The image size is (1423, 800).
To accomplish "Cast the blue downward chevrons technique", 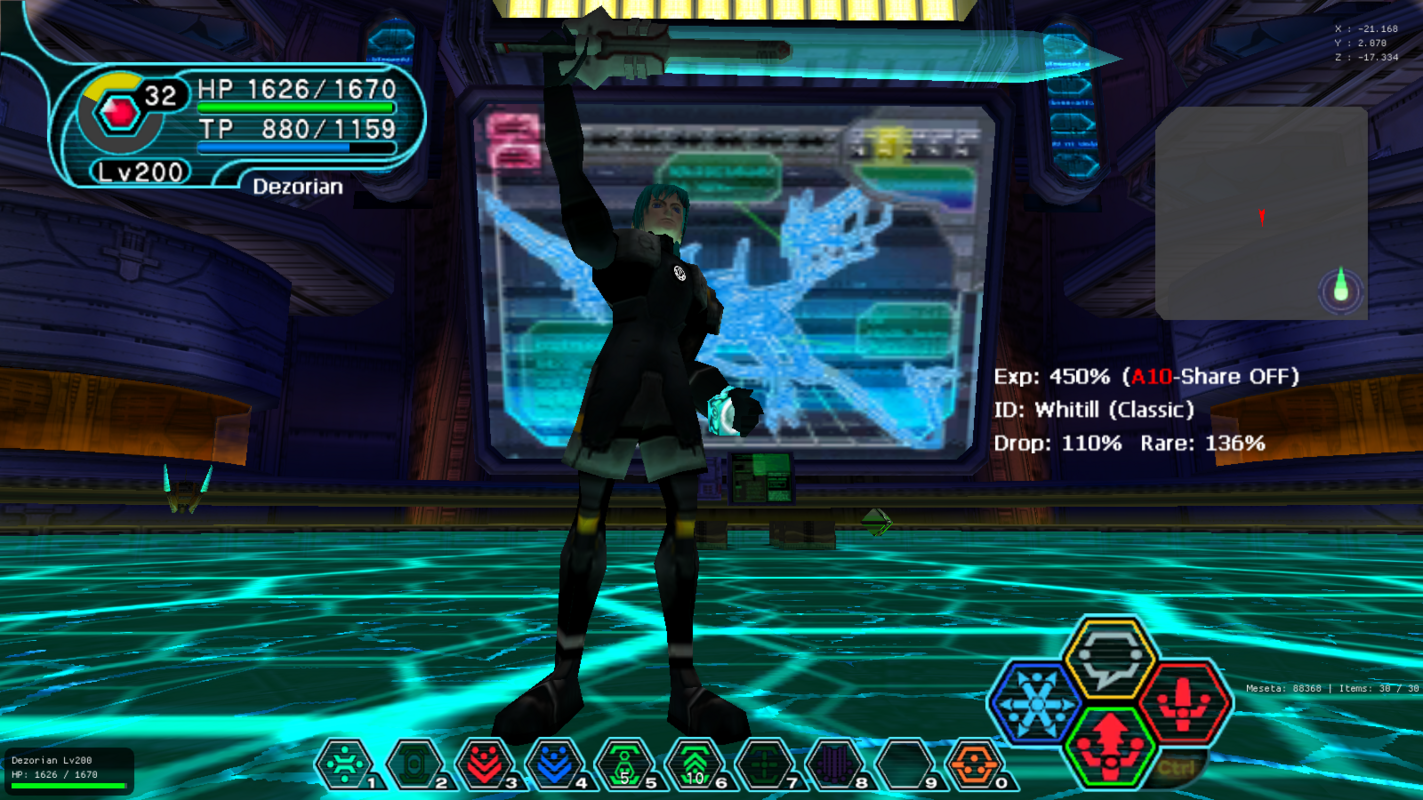I will (x=555, y=765).
